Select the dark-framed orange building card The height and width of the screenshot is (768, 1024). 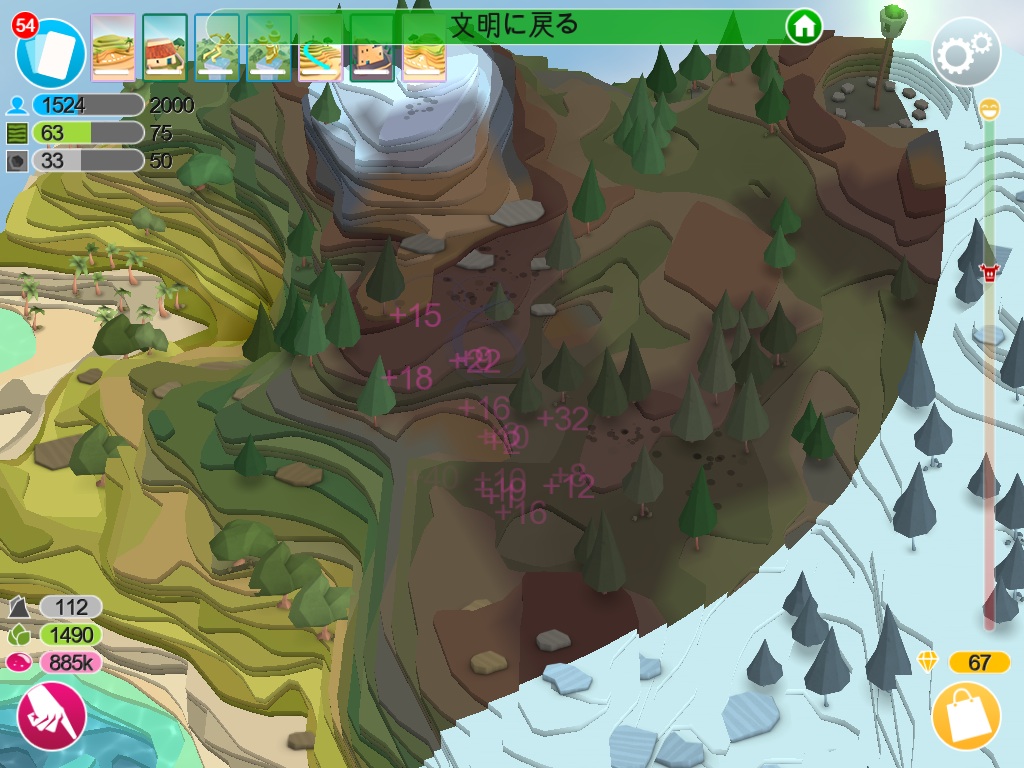[372, 48]
